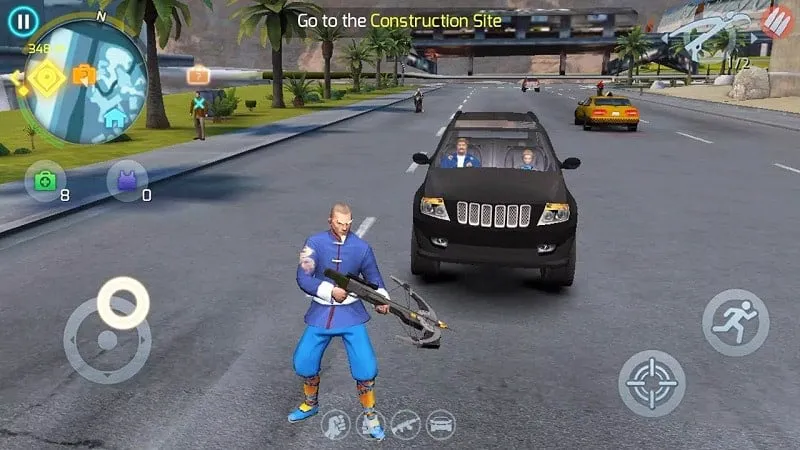Fire using the crosshair aim button
The height and width of the screenshot is (450, 800).
652,383
